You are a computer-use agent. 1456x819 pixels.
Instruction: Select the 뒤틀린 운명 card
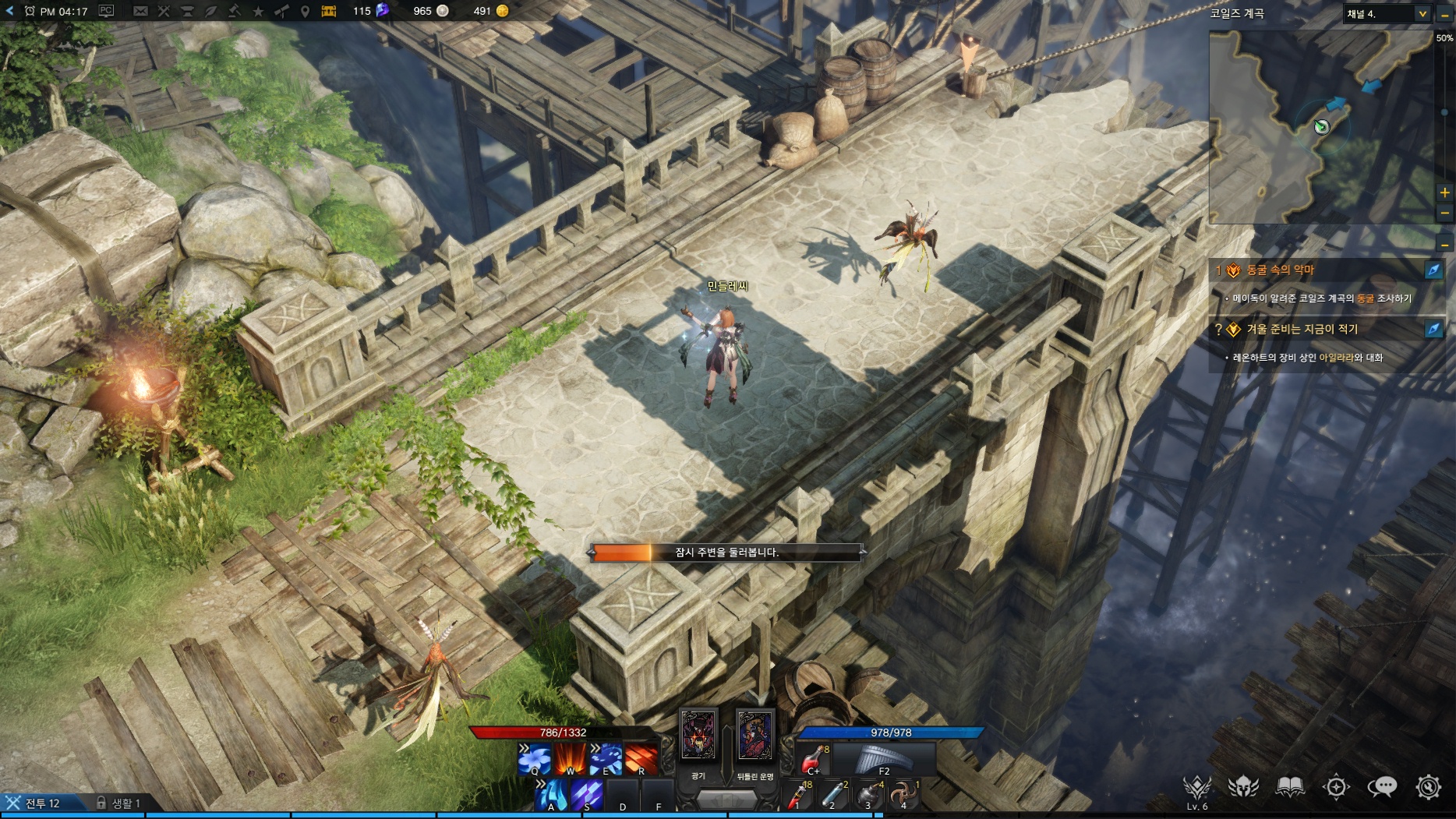(x=755, y=736)
